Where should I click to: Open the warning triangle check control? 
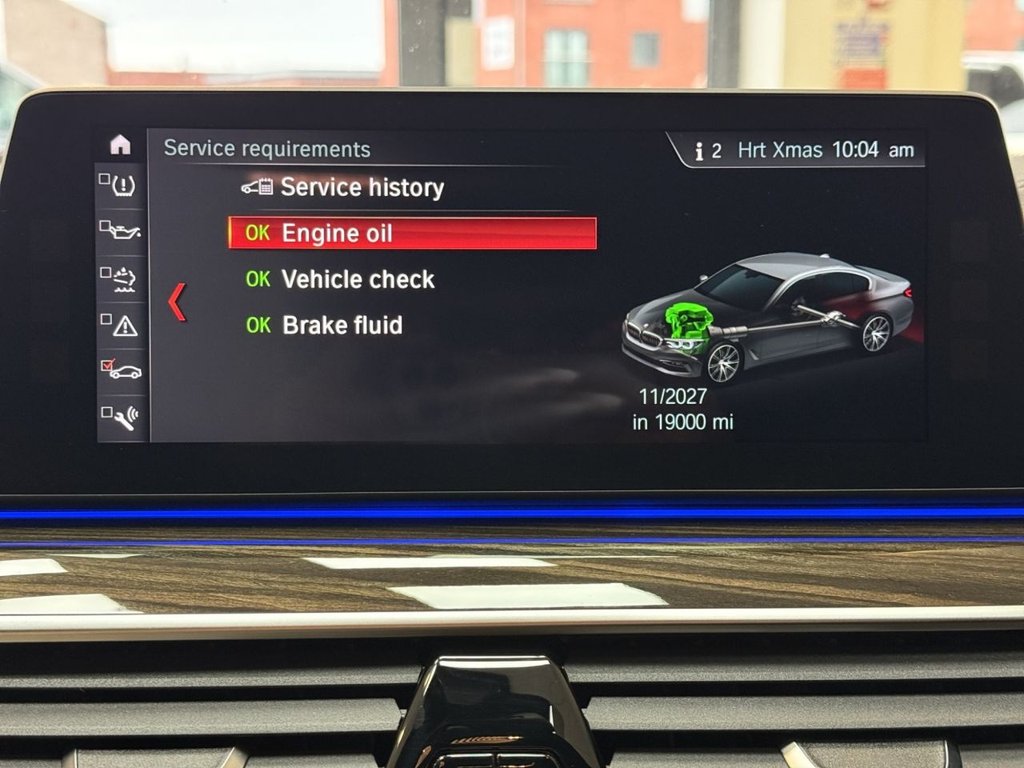coord(122,324)
